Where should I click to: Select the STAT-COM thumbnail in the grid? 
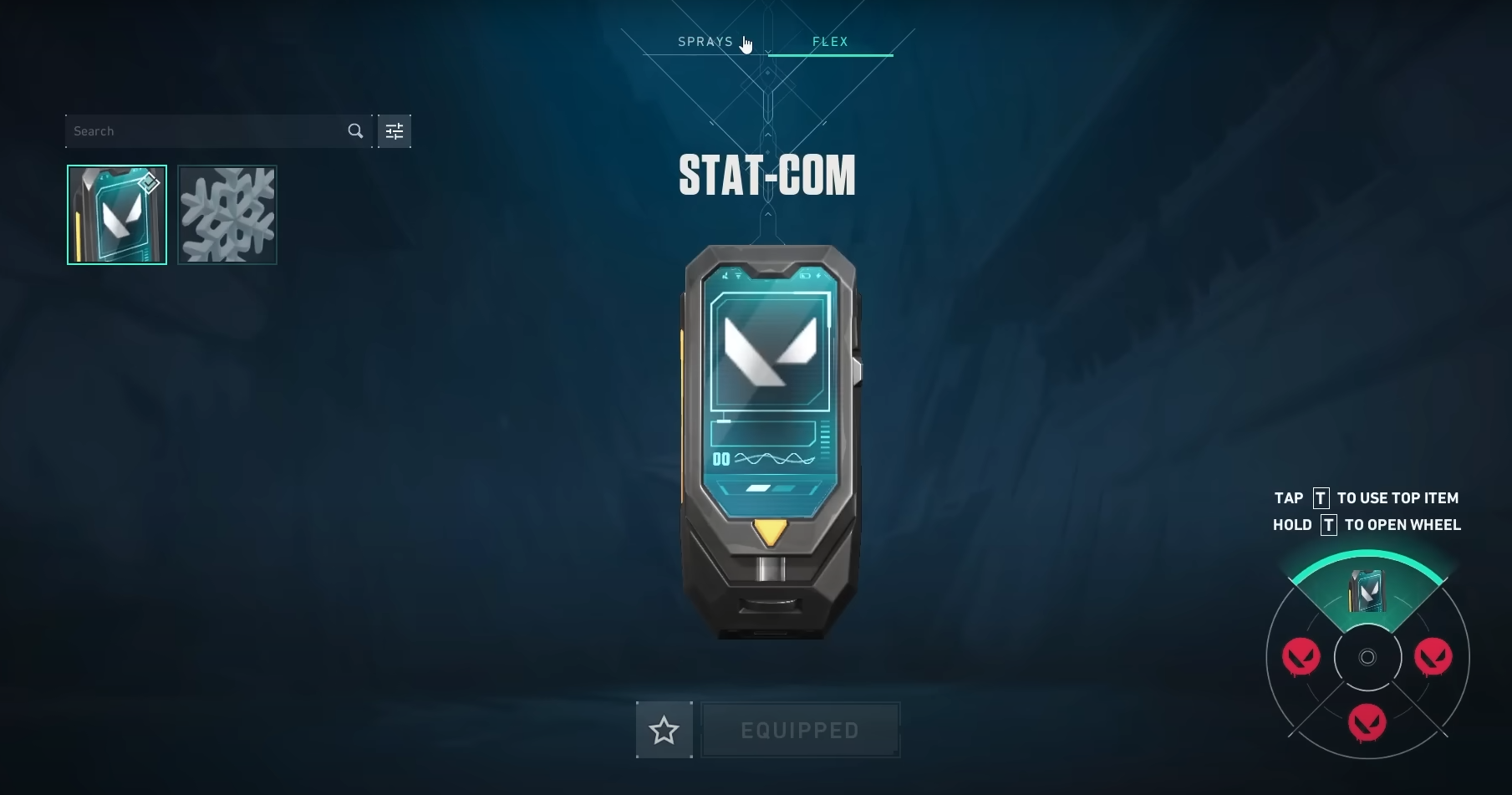(116, 215)
